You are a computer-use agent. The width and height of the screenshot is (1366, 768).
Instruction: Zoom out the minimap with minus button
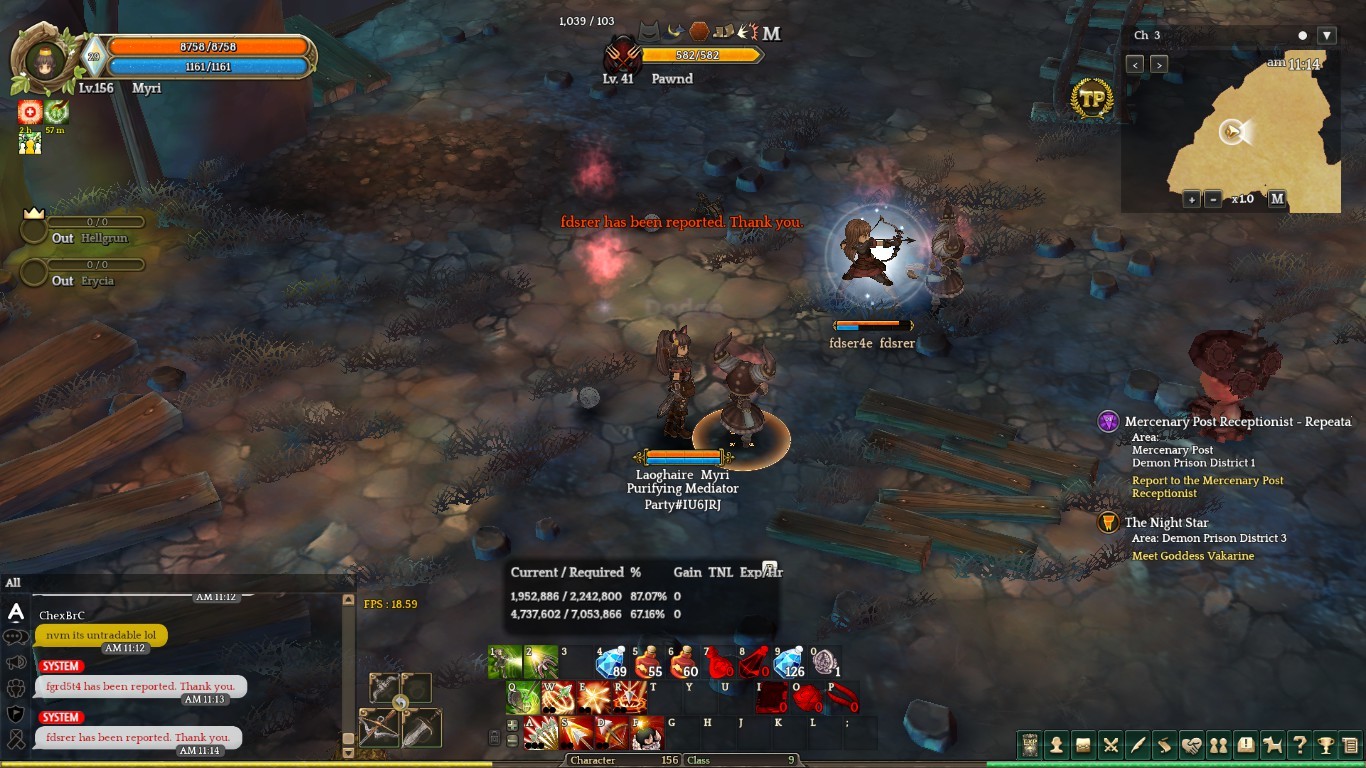(1213, 199)
